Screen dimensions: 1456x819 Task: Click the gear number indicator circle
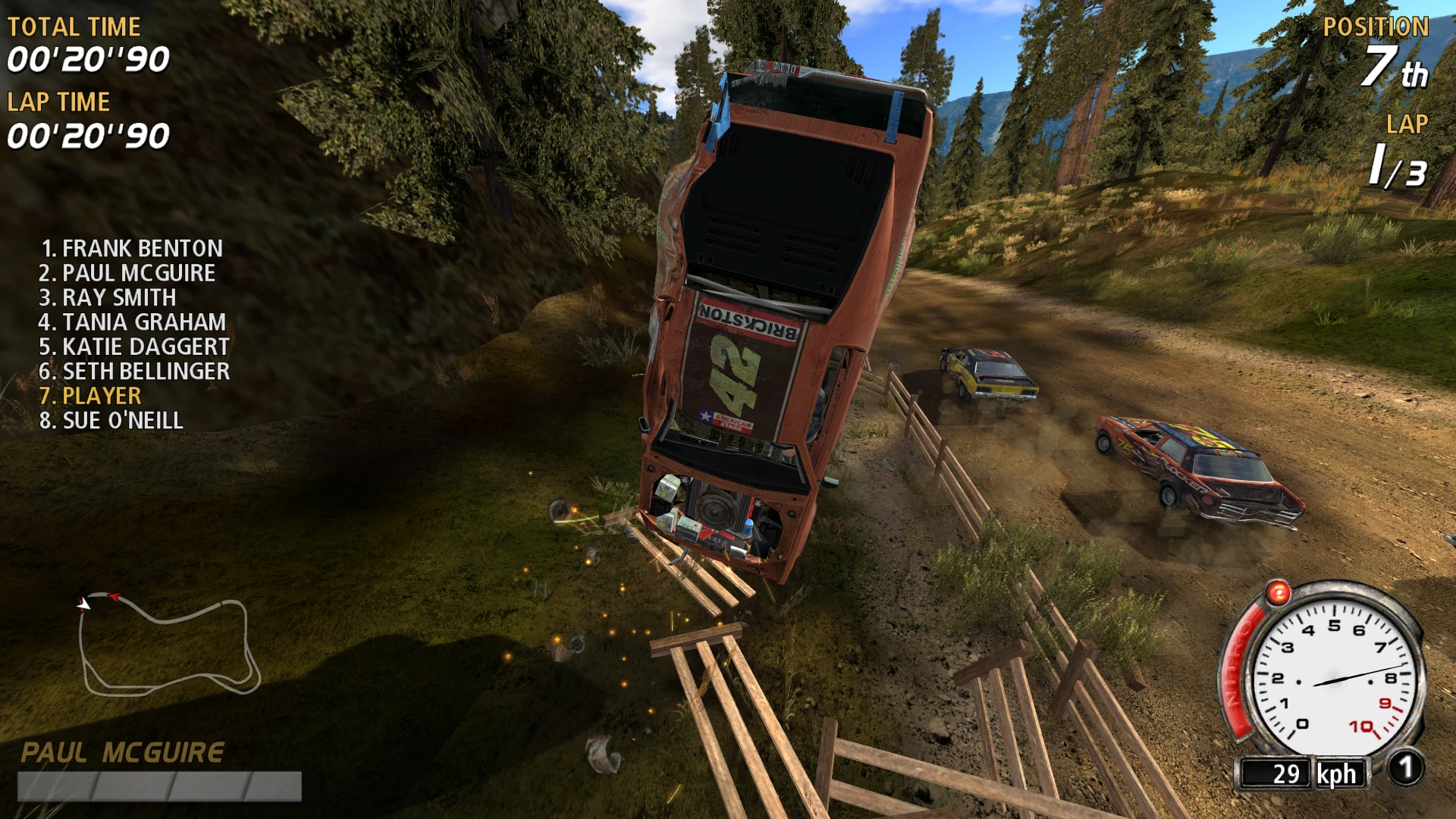(1405, 769)
